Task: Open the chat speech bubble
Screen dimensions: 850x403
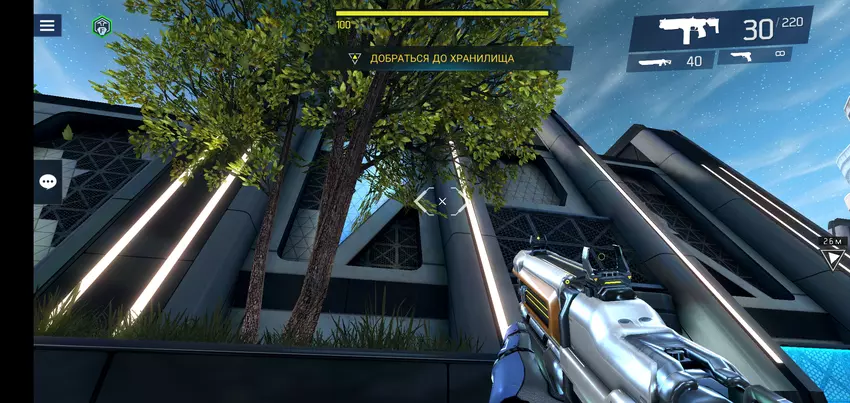Action: pos(48,181)
